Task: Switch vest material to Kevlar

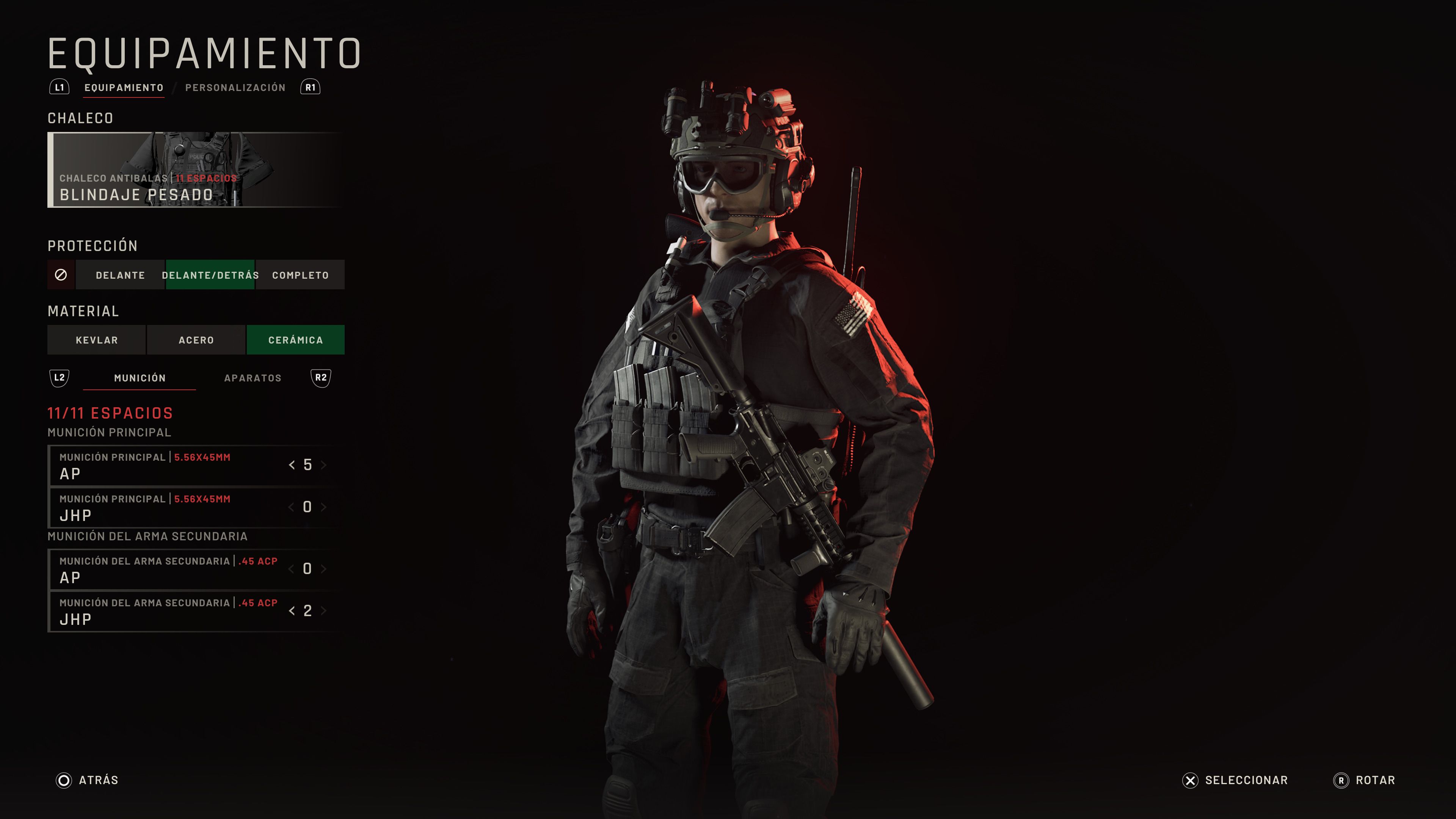Action: coord(97,340)
